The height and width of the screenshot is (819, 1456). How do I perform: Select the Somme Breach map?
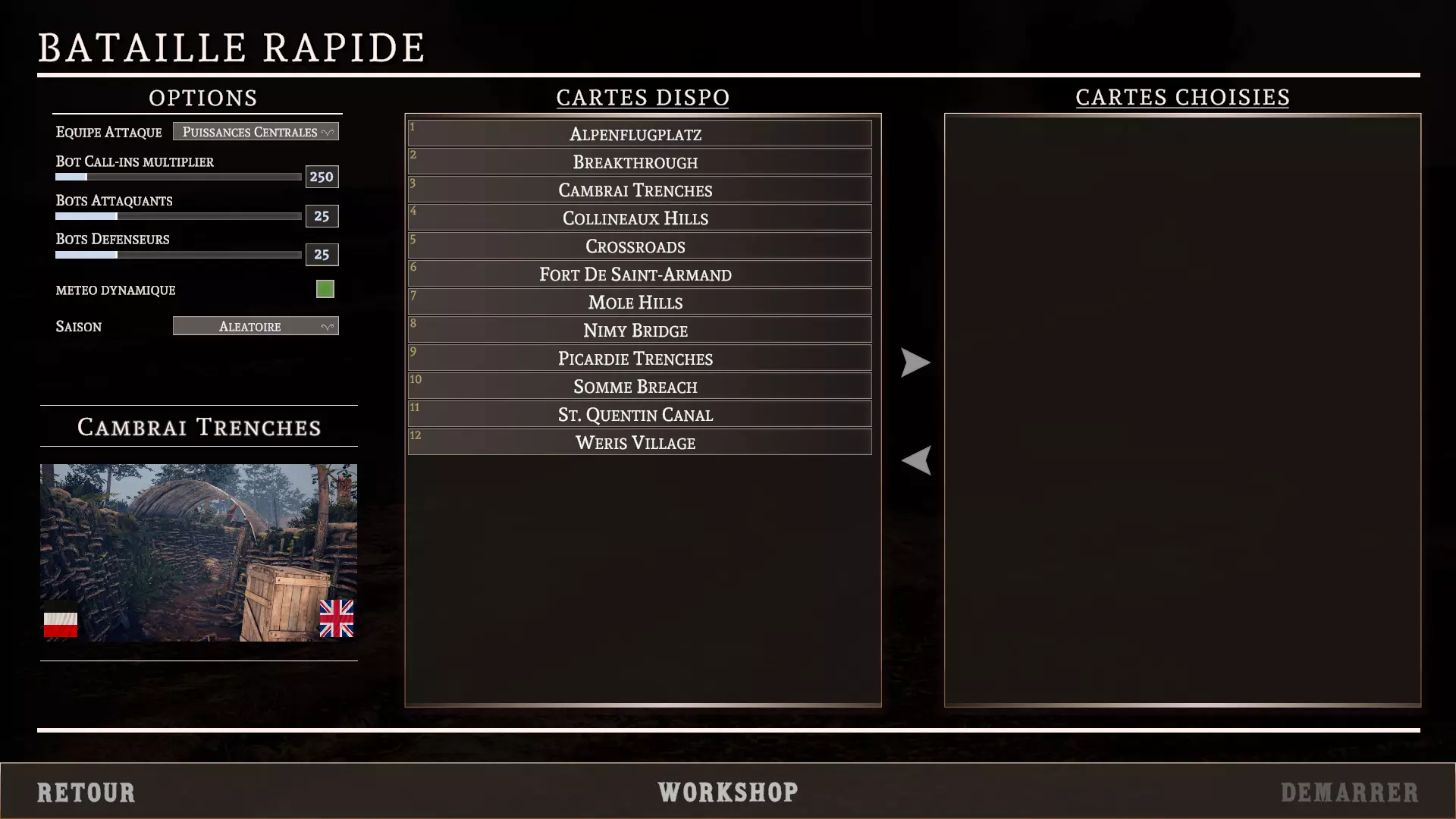(639, 387)
